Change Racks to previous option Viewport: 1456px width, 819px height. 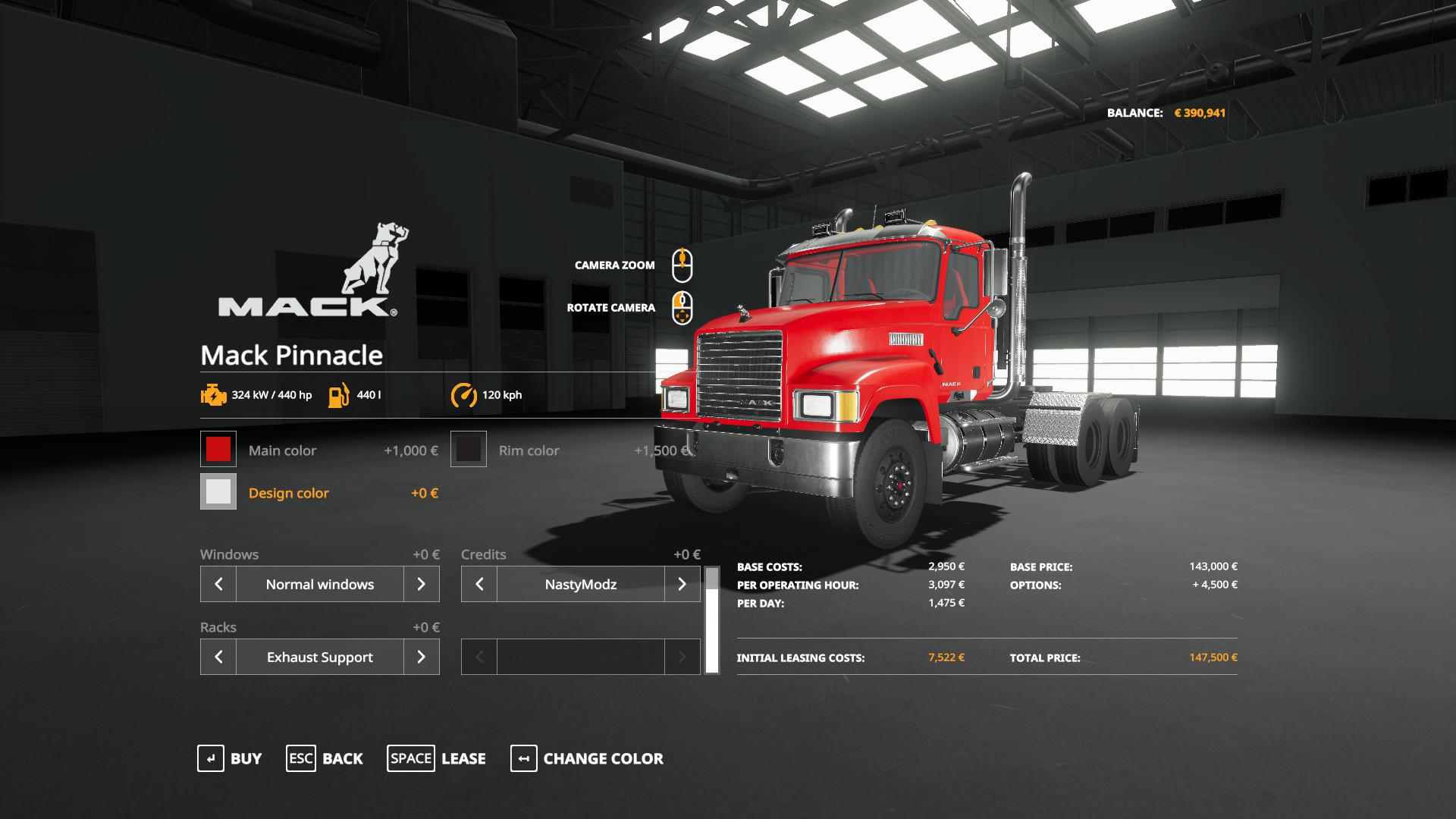218,657
